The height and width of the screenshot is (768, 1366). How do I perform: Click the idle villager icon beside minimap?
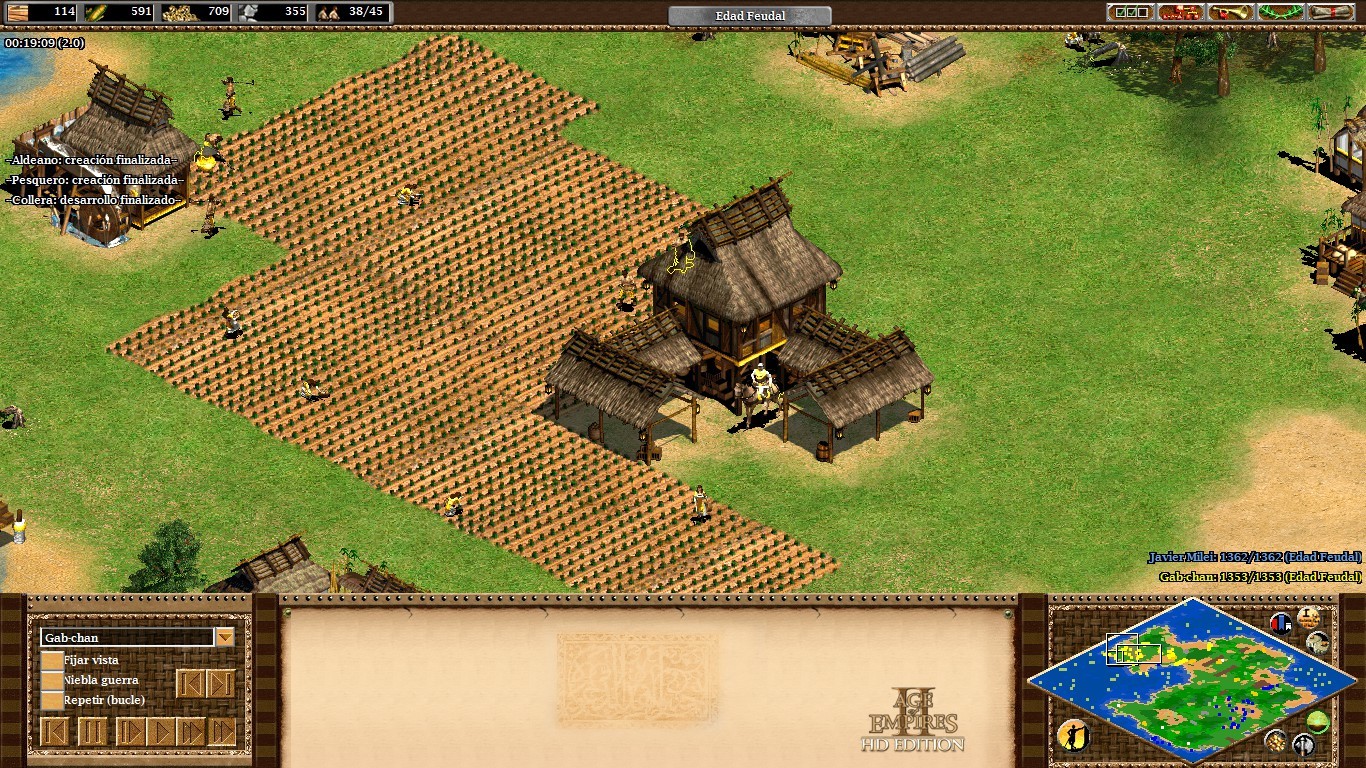(x=1074, y=736)
